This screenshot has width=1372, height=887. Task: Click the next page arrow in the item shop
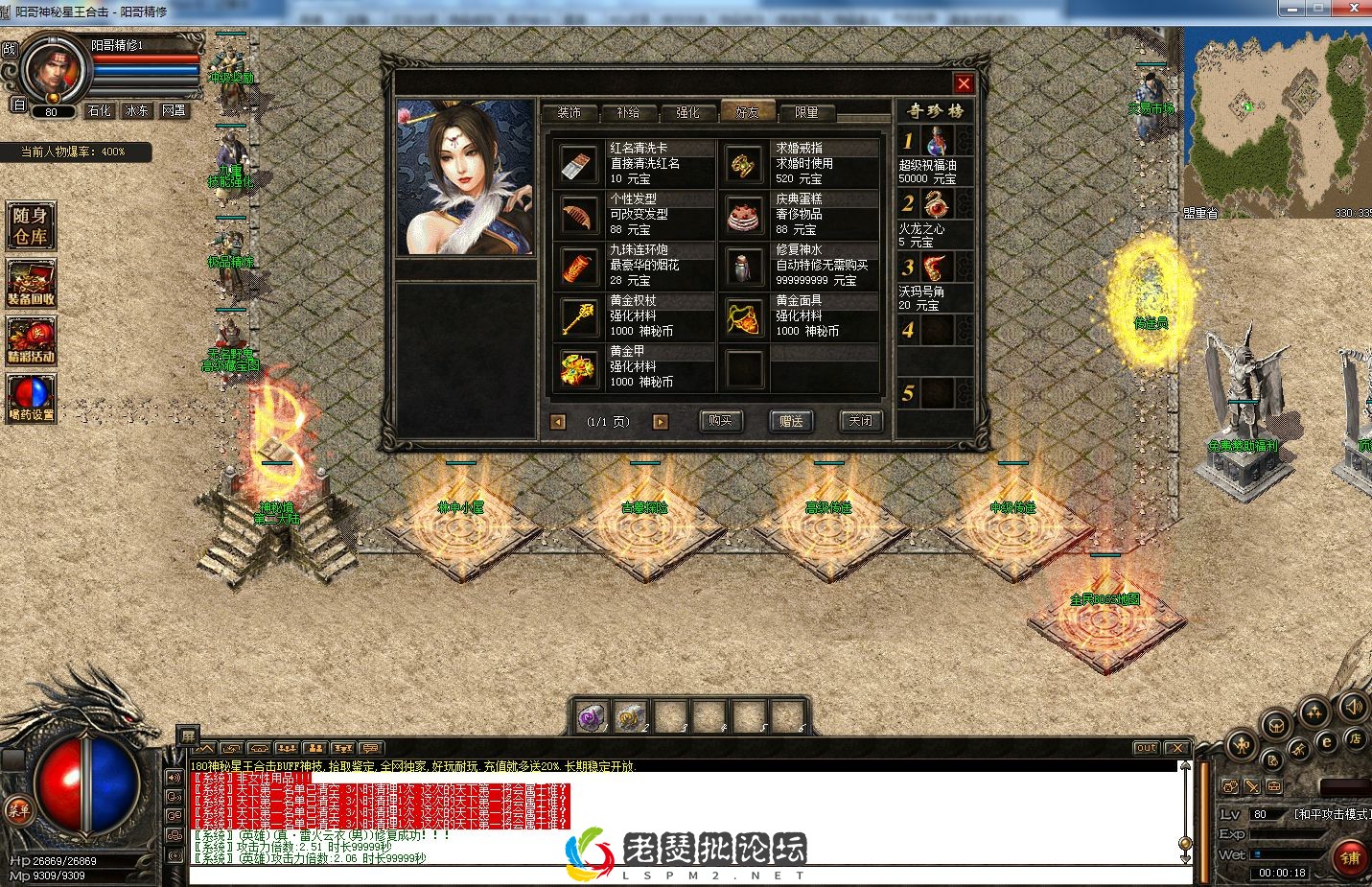tap(660, 422)
